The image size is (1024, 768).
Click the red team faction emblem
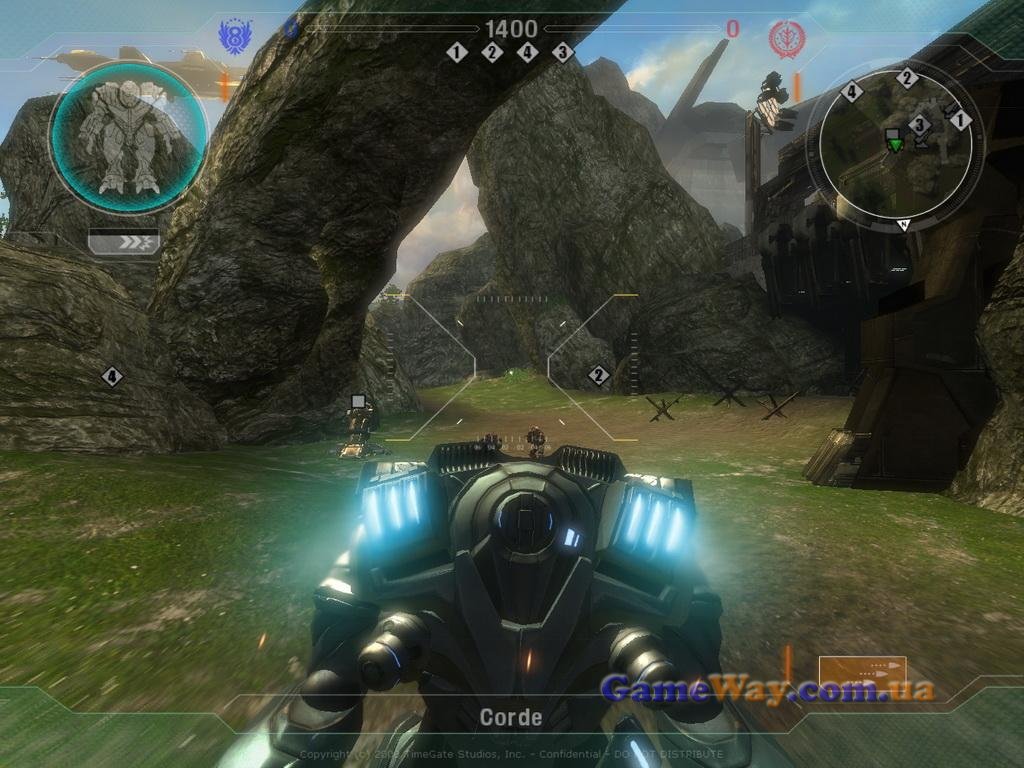pyautogui.click(x=787, y=39)
